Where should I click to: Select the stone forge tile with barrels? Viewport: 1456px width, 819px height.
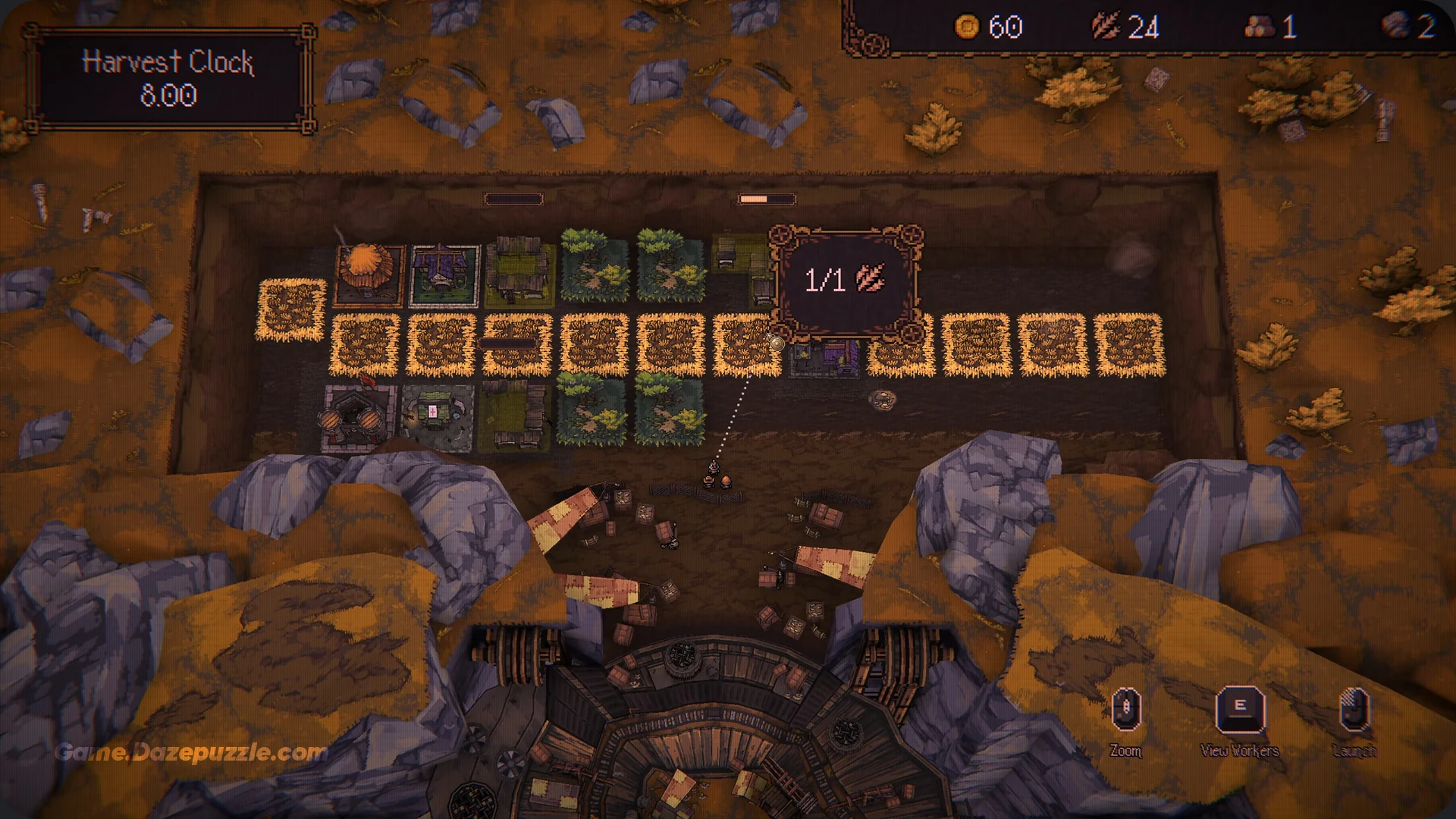click(358, 416)
